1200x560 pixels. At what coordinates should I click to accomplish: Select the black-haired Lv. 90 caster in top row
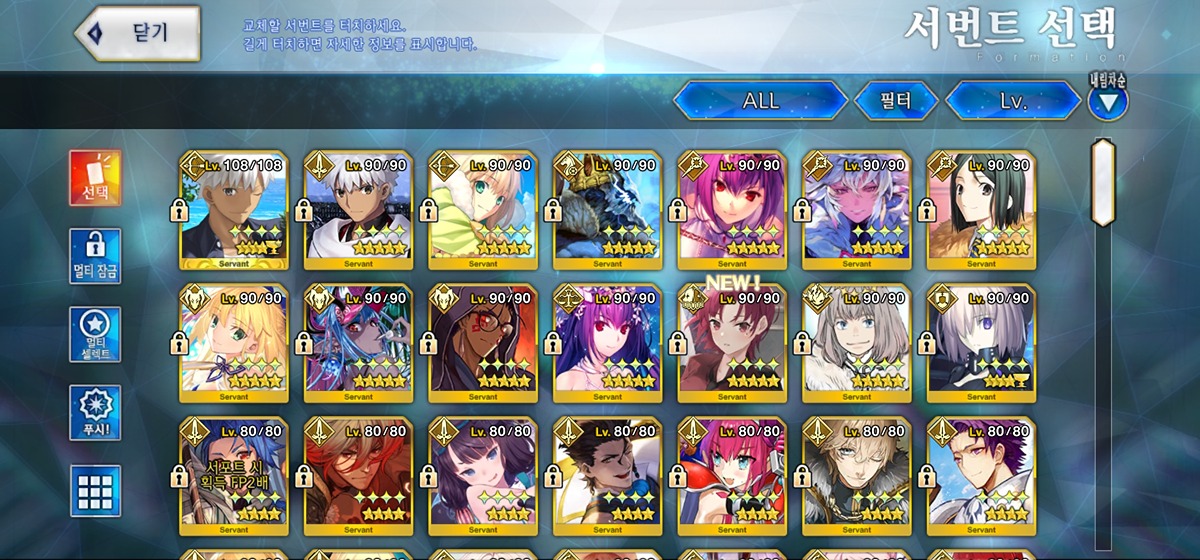pyautogui.click(x=980, y=210)
